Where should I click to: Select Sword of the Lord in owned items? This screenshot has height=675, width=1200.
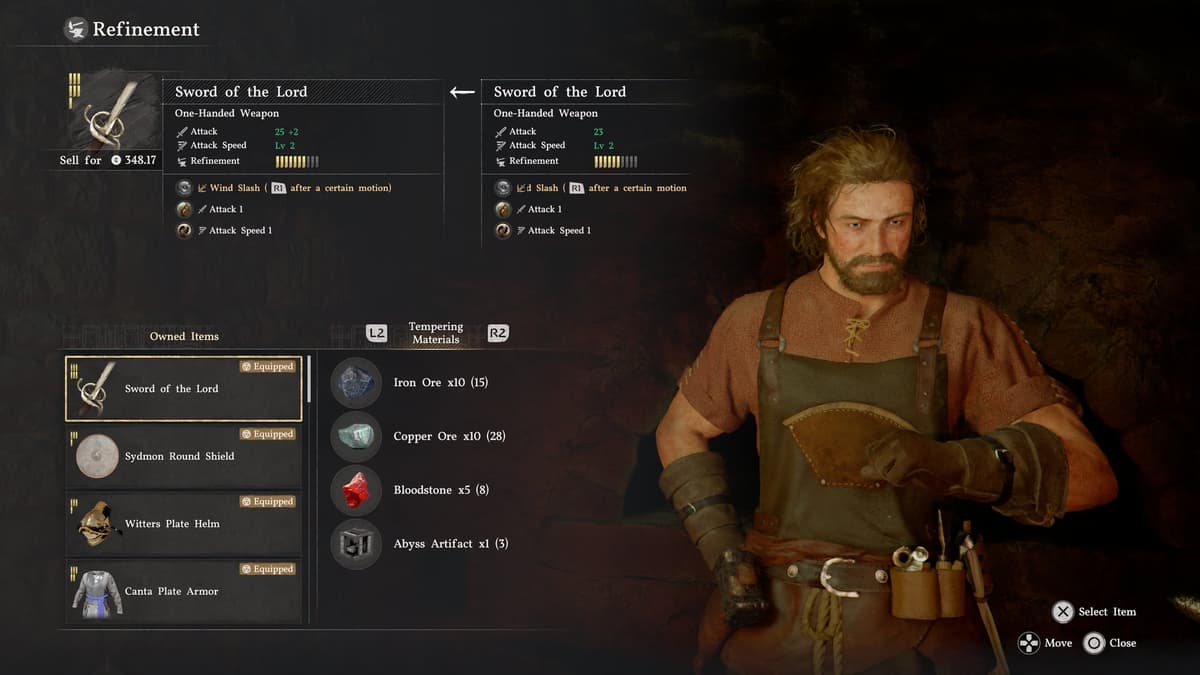pyautogui.click(x=183, y=389)
